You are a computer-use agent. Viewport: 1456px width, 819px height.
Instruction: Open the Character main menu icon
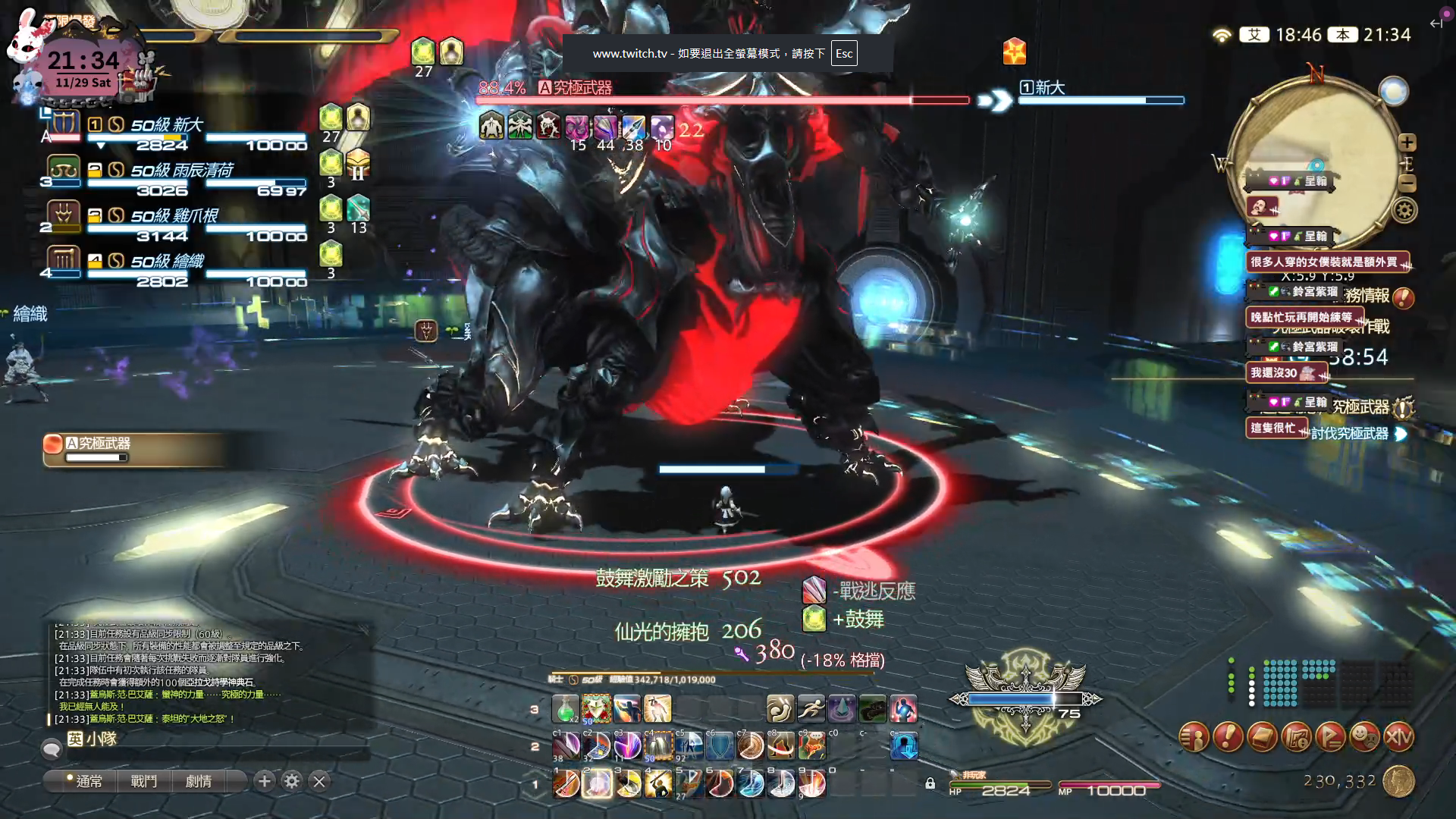(1194, 736)
